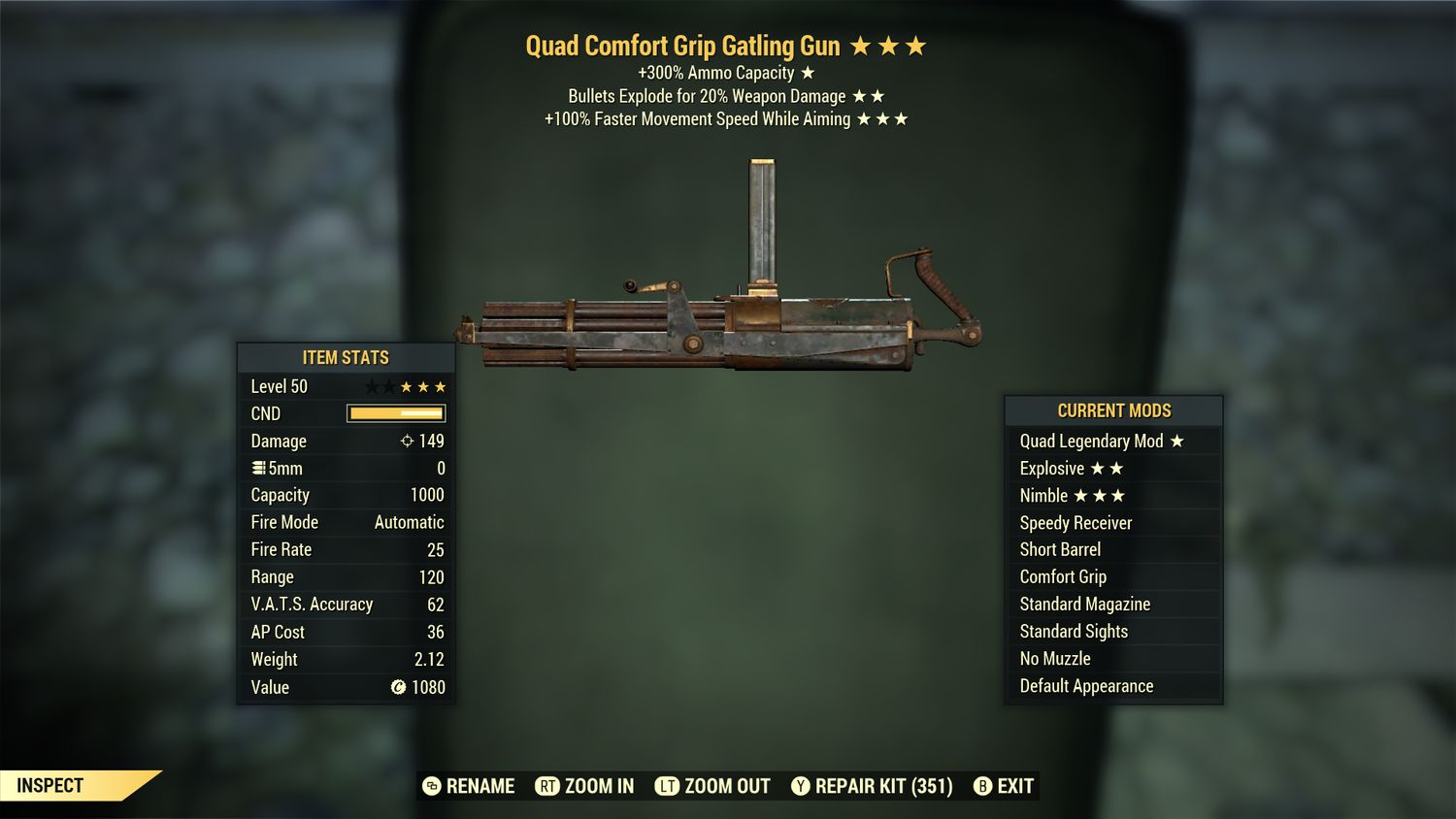Click the B button icon beside EXIT

tap(982, 786)
